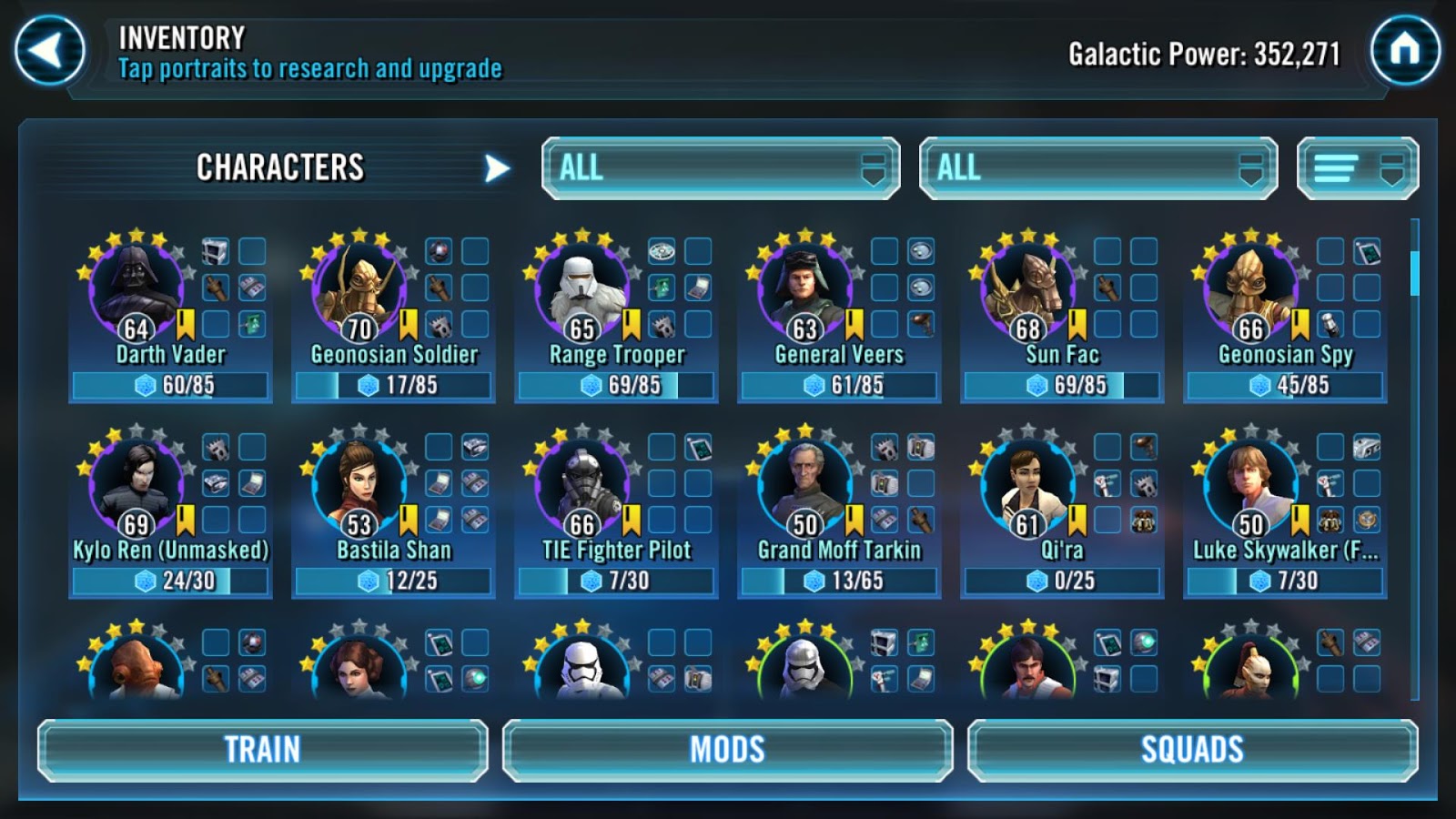Screen dimensions: 1456x819
Task: Expand the CHARACTERS category arrow
Action: pyautogui.click(x=494, y=167)
